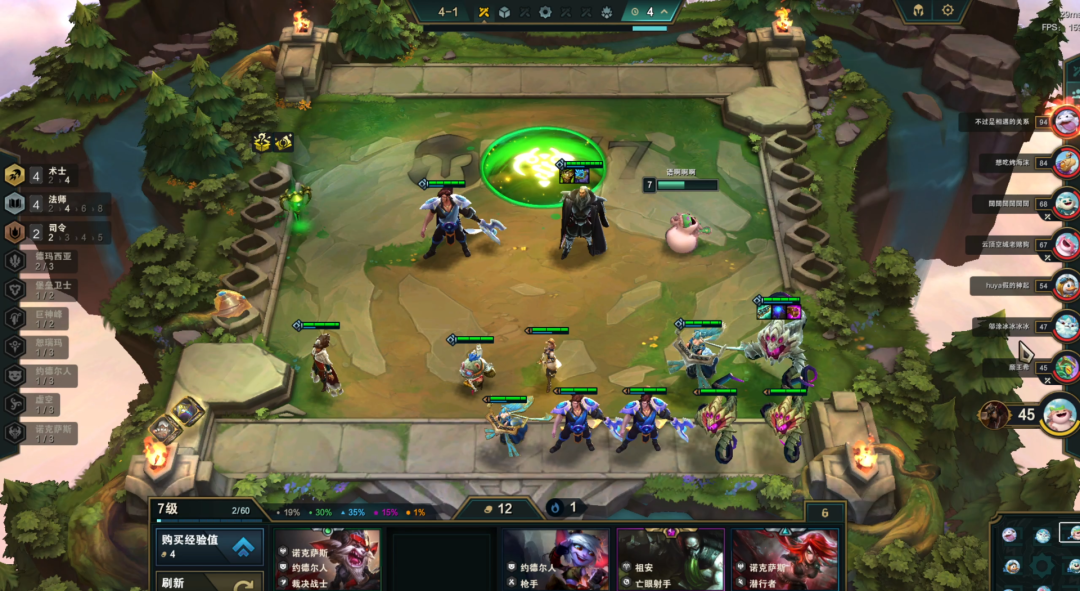Screen dimensions: 1080x591
Task: Expand the stage 4-1 round tracker arrow
Action: (x=664, y=12)
